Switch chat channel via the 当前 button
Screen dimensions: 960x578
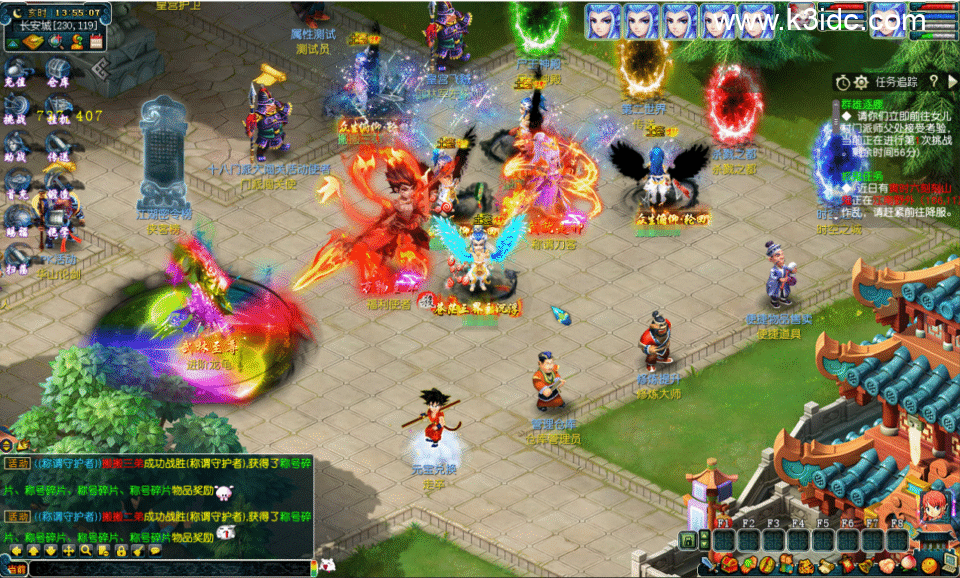15,569
